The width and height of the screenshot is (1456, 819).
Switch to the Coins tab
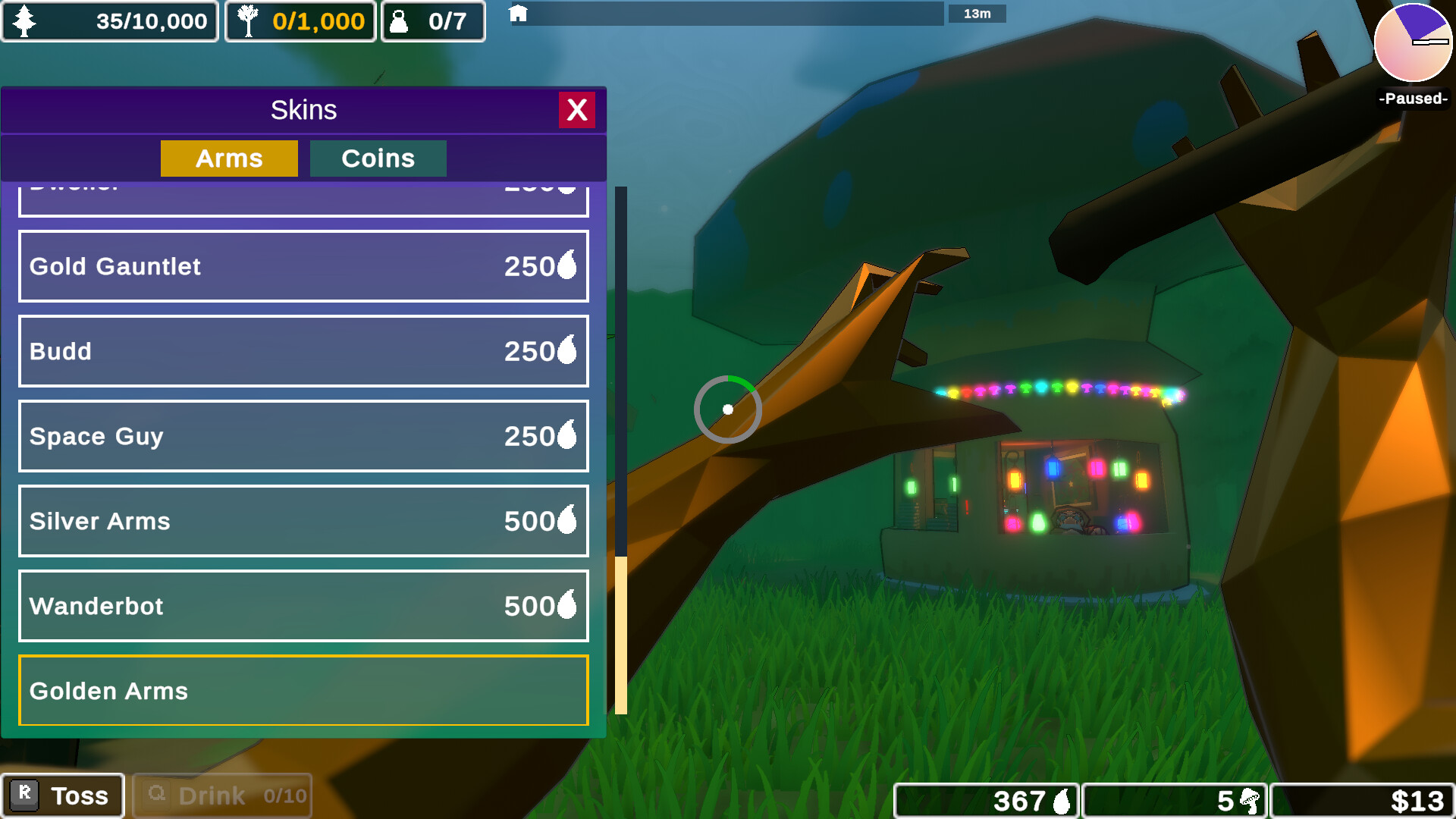[378, 158]
